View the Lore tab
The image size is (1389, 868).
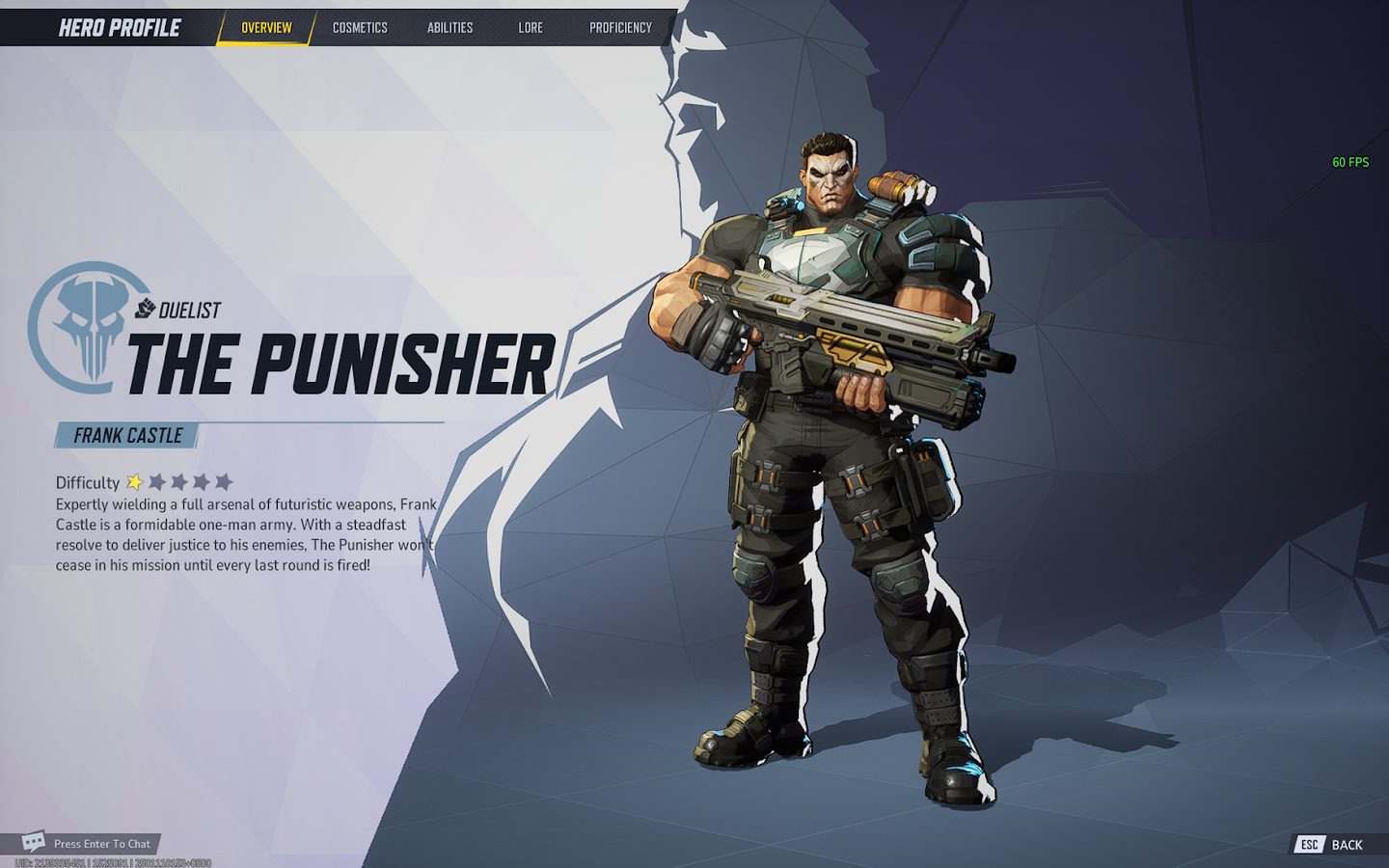click(x=530, y=28)
